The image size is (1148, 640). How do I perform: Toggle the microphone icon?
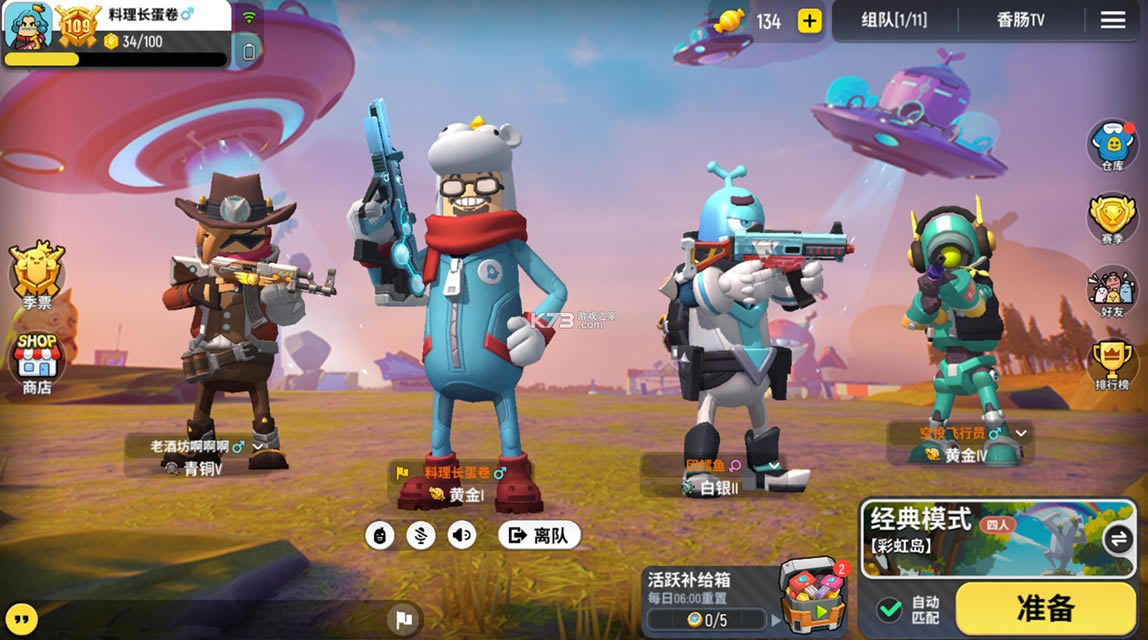(x=421, y=535)
